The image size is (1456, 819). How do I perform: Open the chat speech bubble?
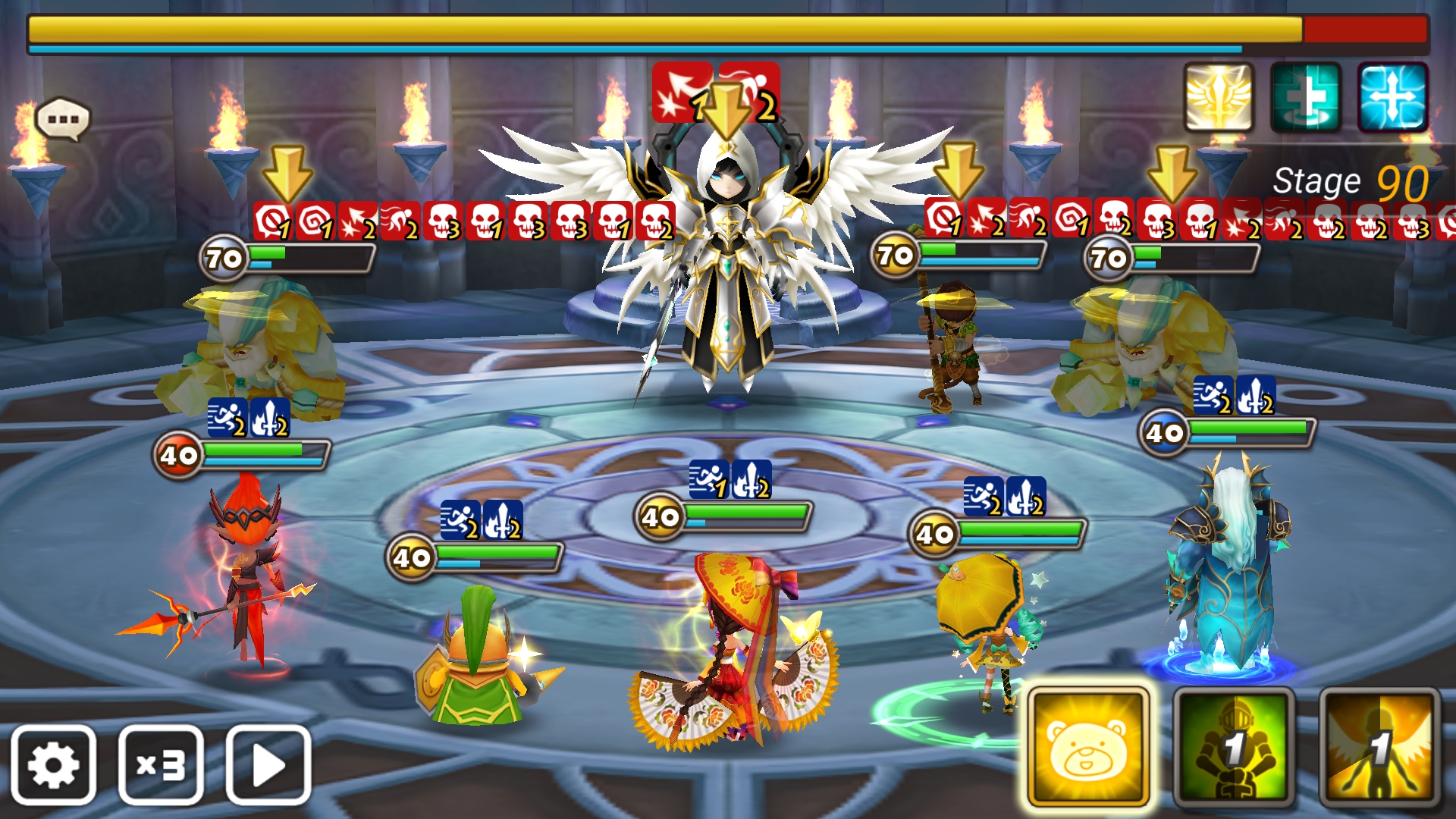(63, 119)
